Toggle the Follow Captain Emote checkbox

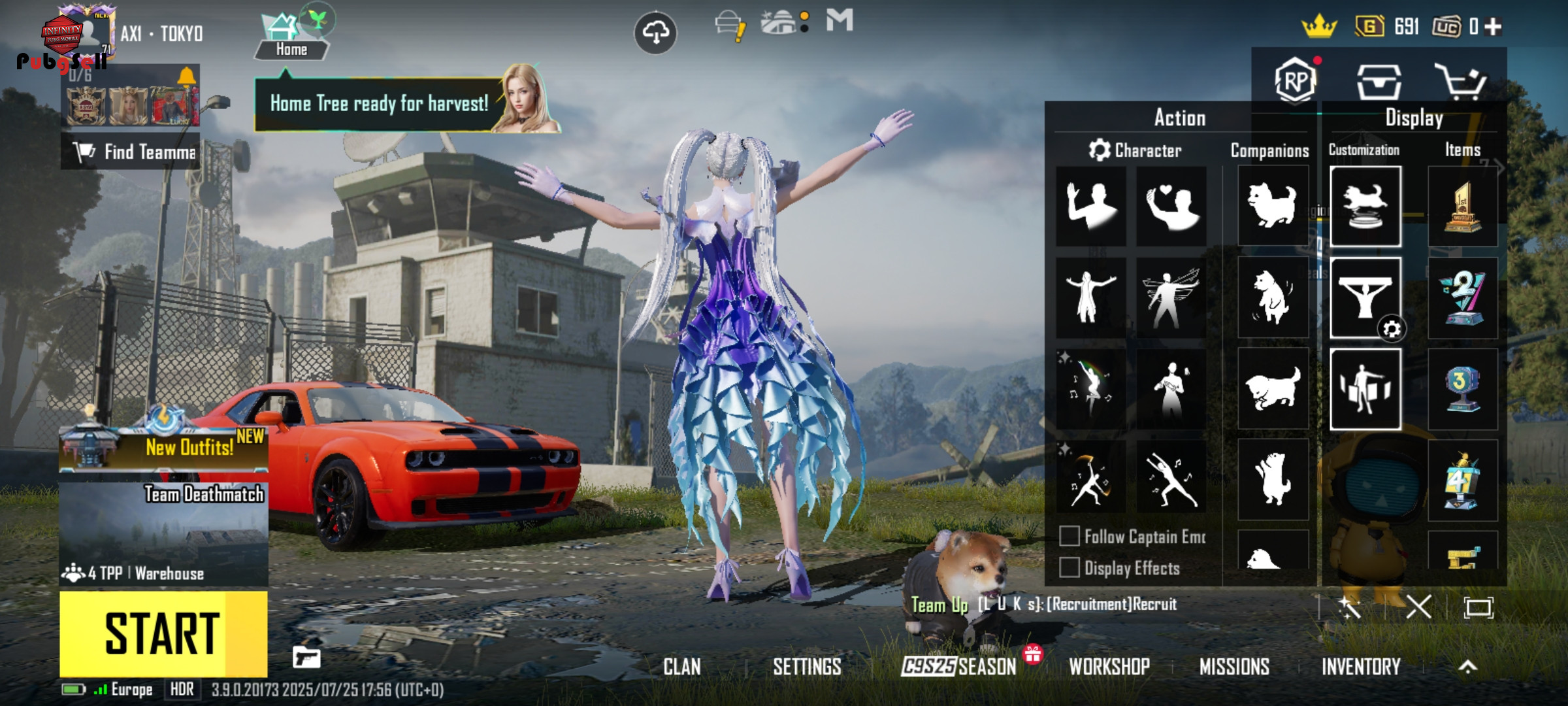[x=1070, y=537]
